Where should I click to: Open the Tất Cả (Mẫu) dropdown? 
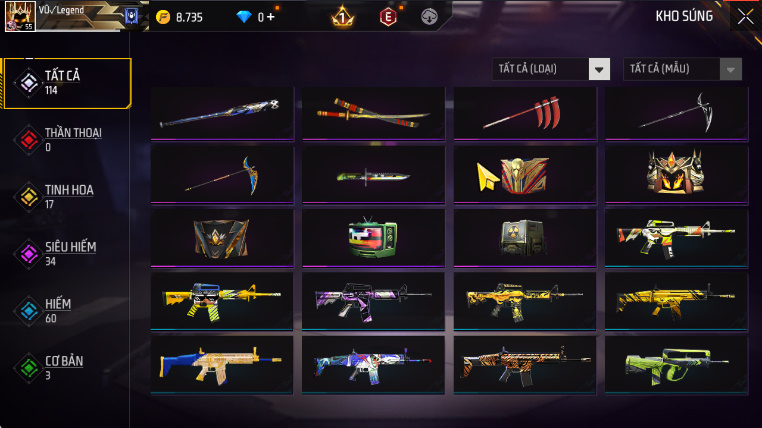683,69
